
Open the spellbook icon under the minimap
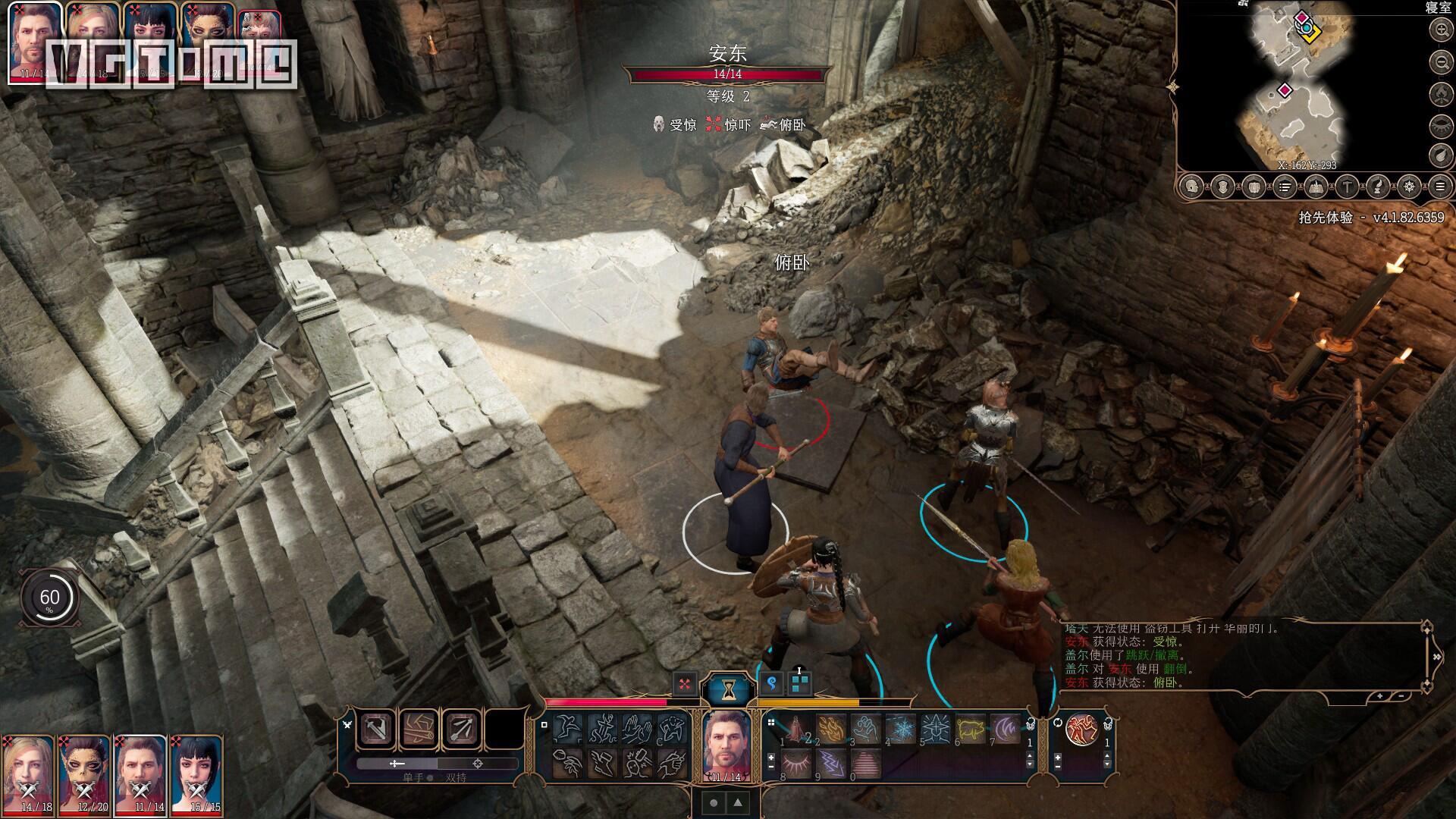point(1316,186)
